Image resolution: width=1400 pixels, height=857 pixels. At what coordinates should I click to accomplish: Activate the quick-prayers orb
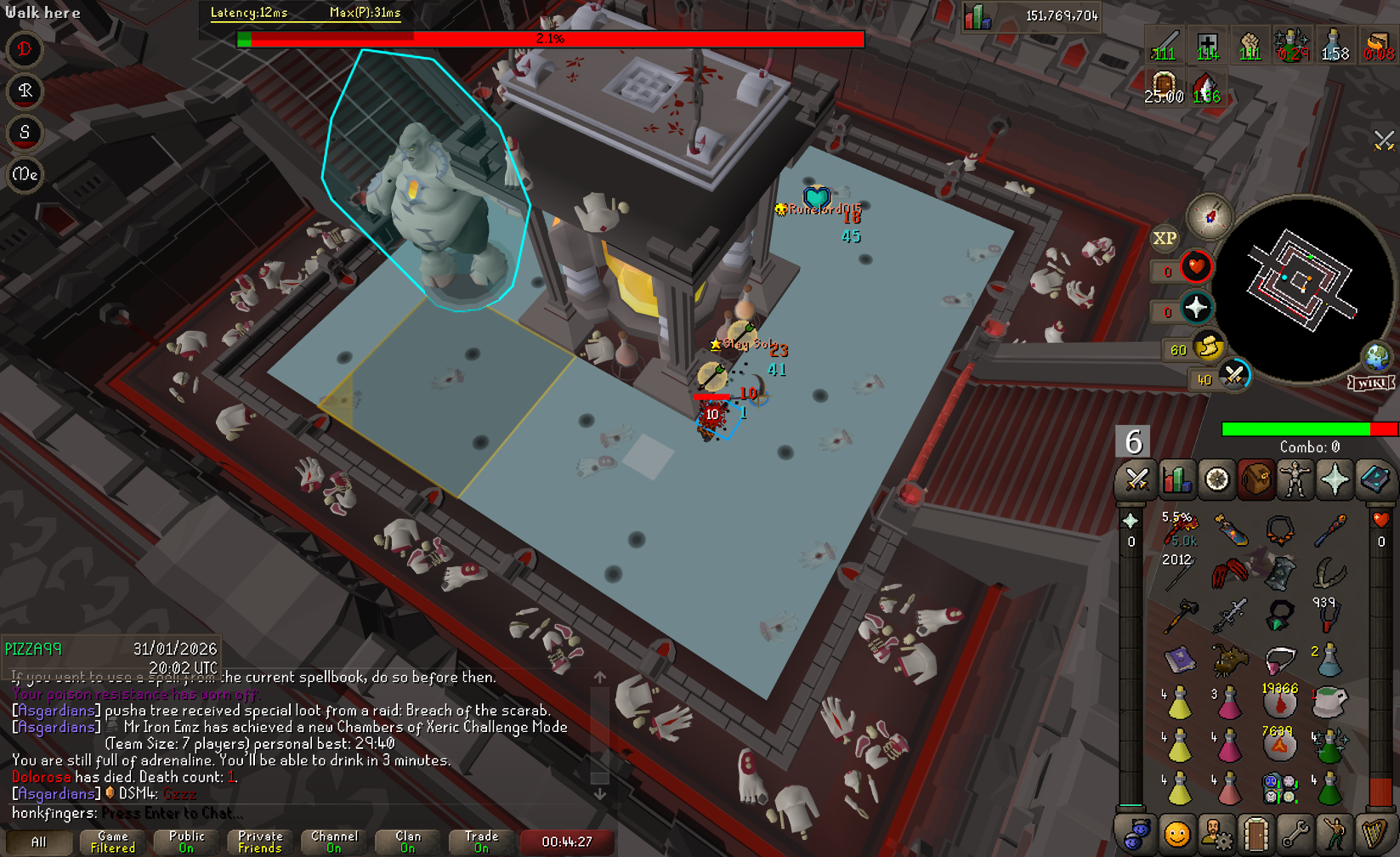[1196, 308]
